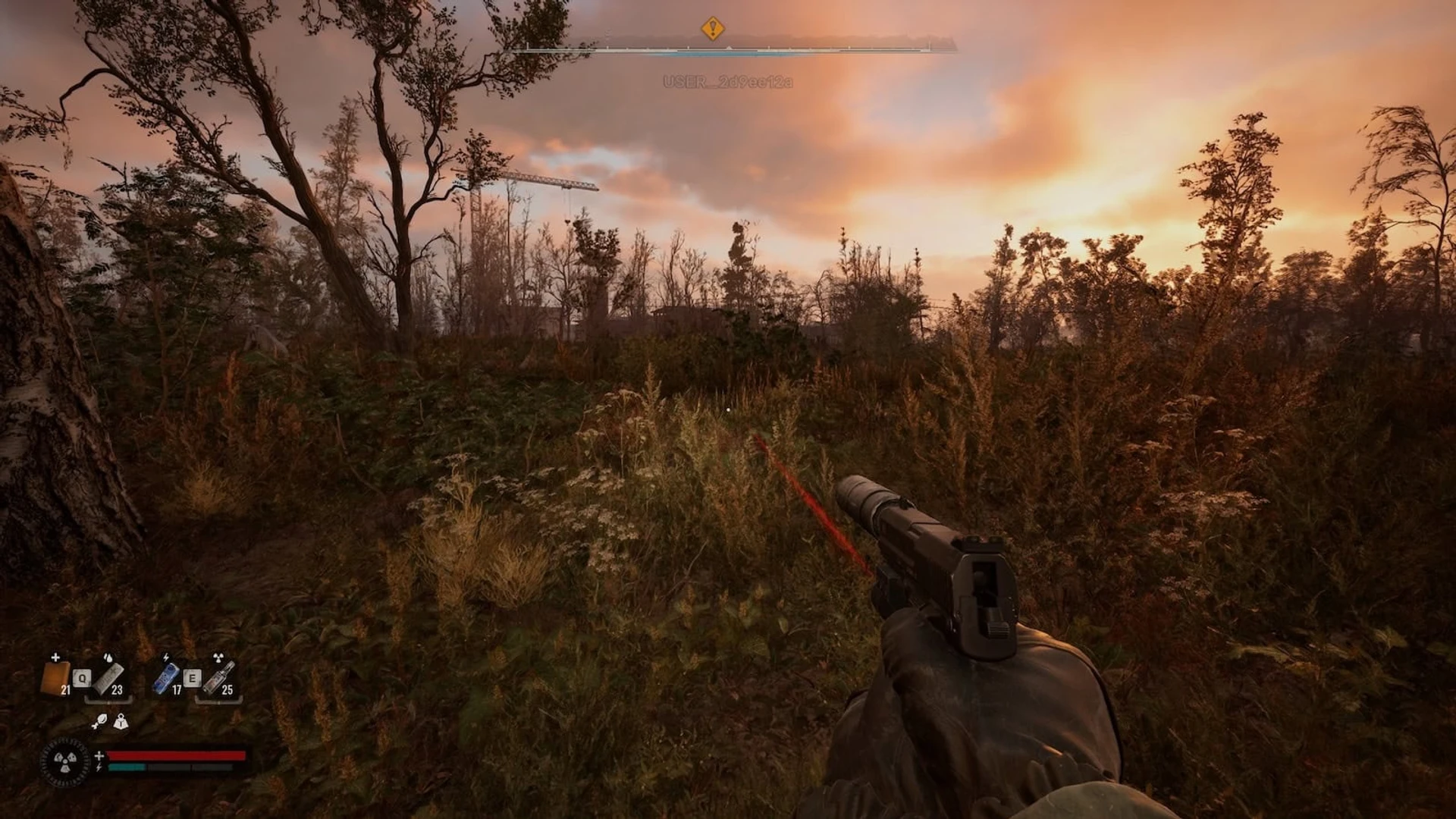Click the radiation icon above the vodka bottle

(218, 656)
